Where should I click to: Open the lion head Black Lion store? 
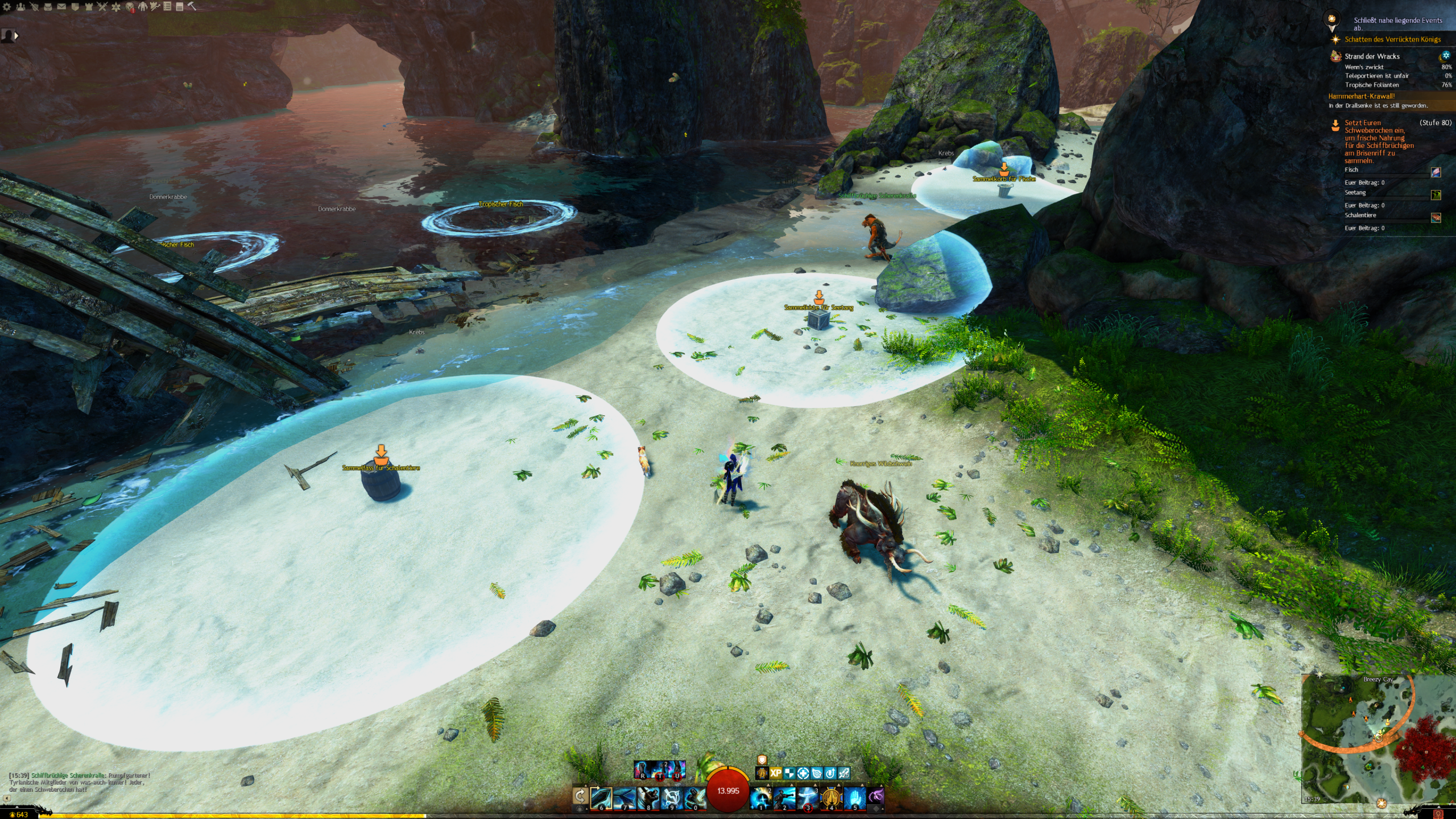(130, 7)
